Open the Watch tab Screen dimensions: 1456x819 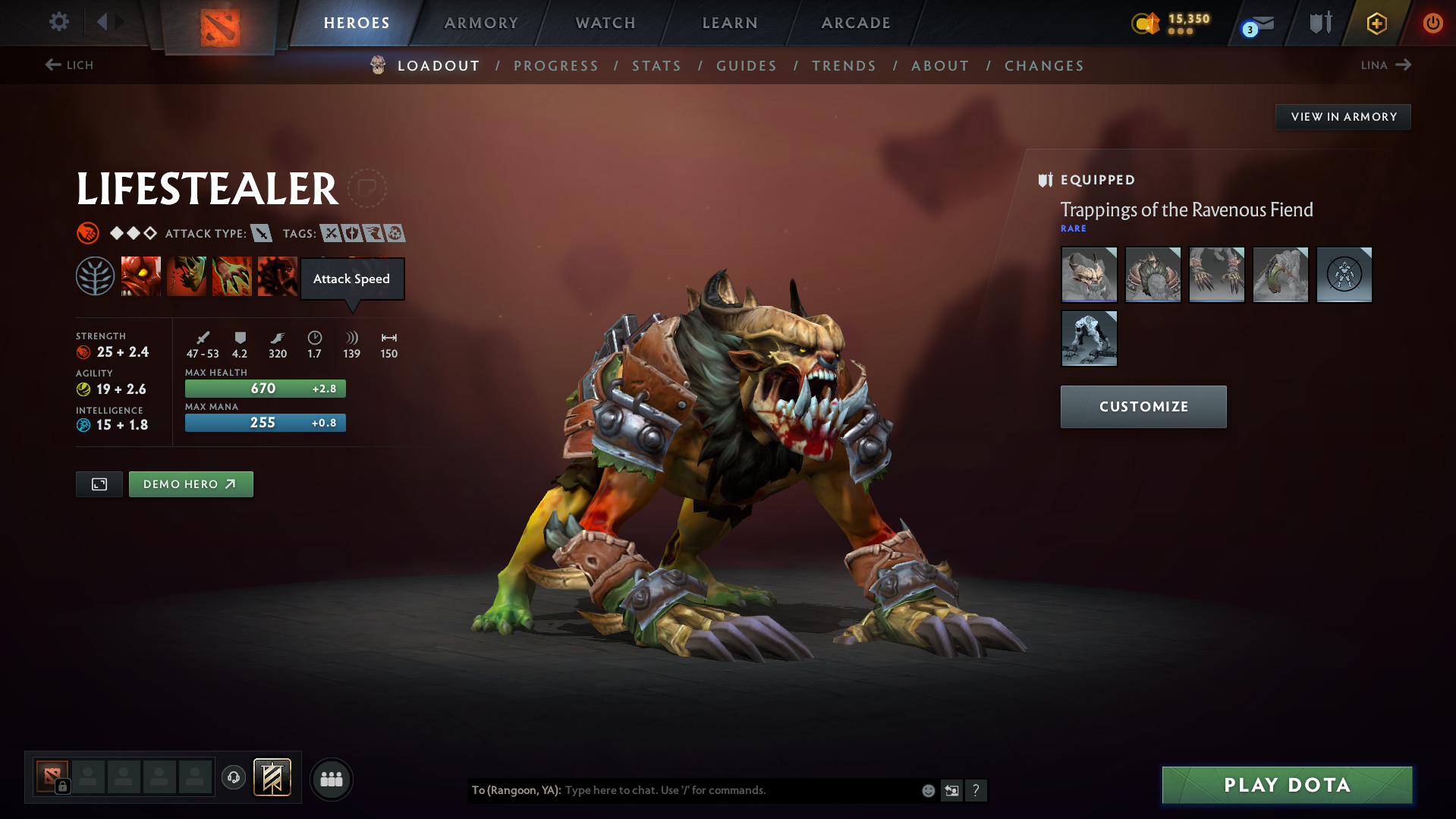(605, 23)
